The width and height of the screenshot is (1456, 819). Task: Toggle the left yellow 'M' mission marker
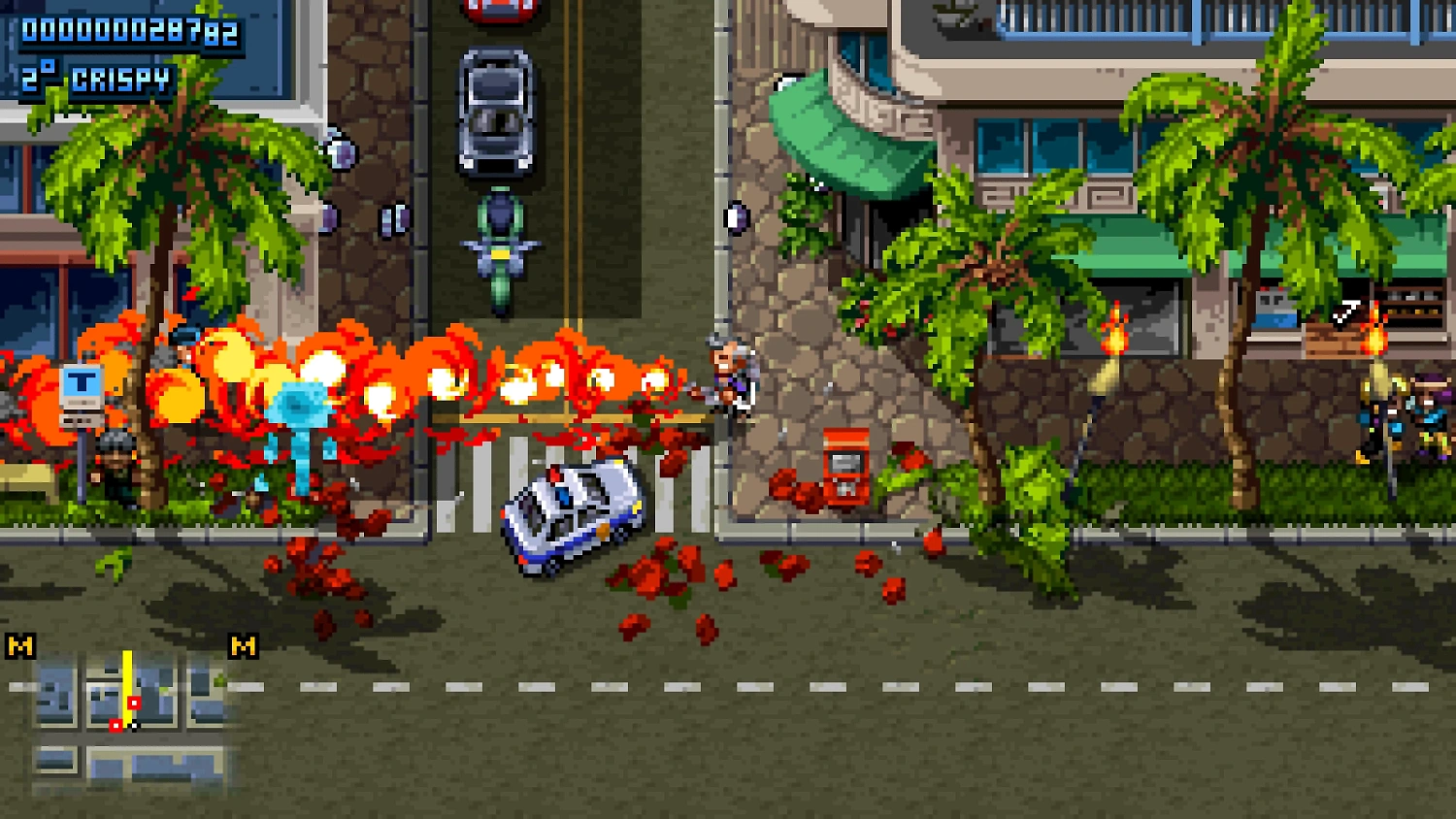(x=19, y=644)
